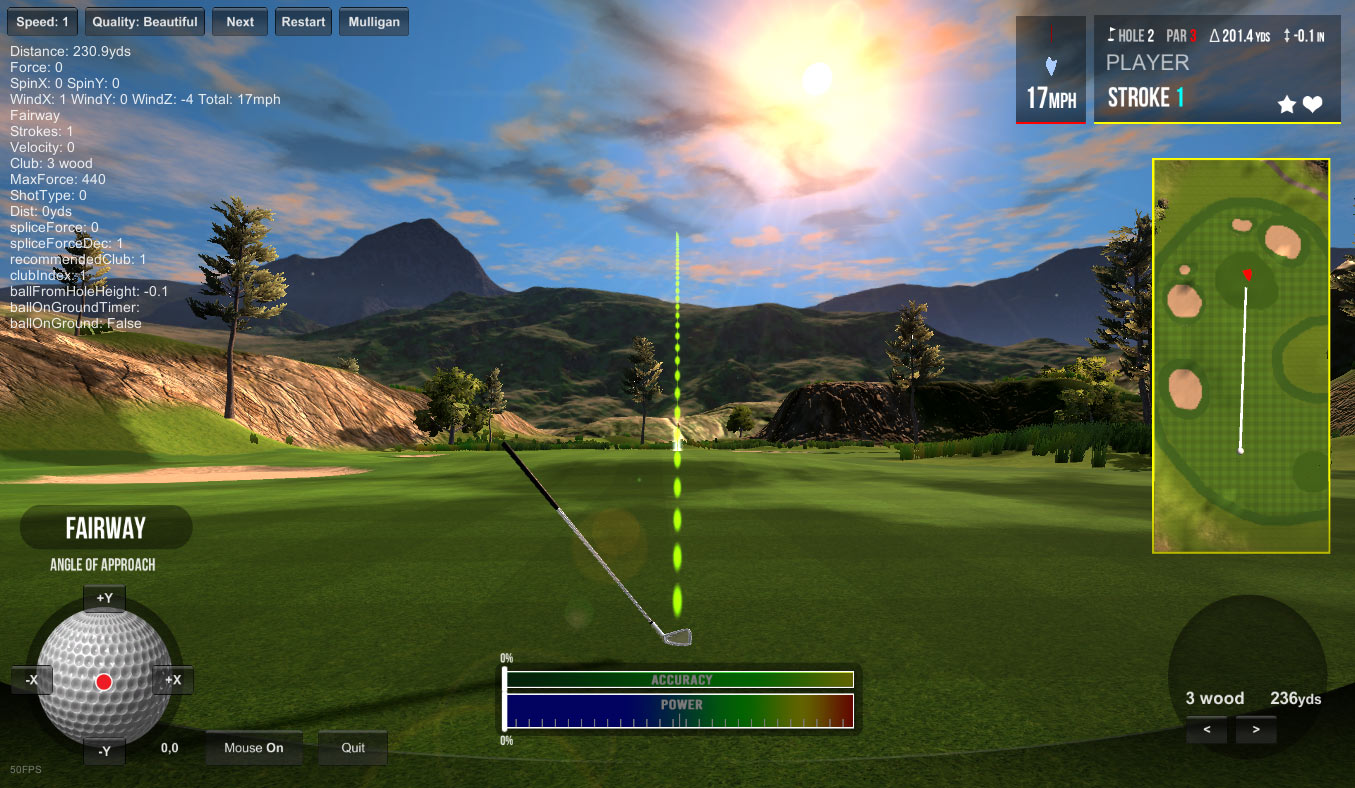Click the Power swing meter
1355x788 pixels.
[x=680, y=711]
